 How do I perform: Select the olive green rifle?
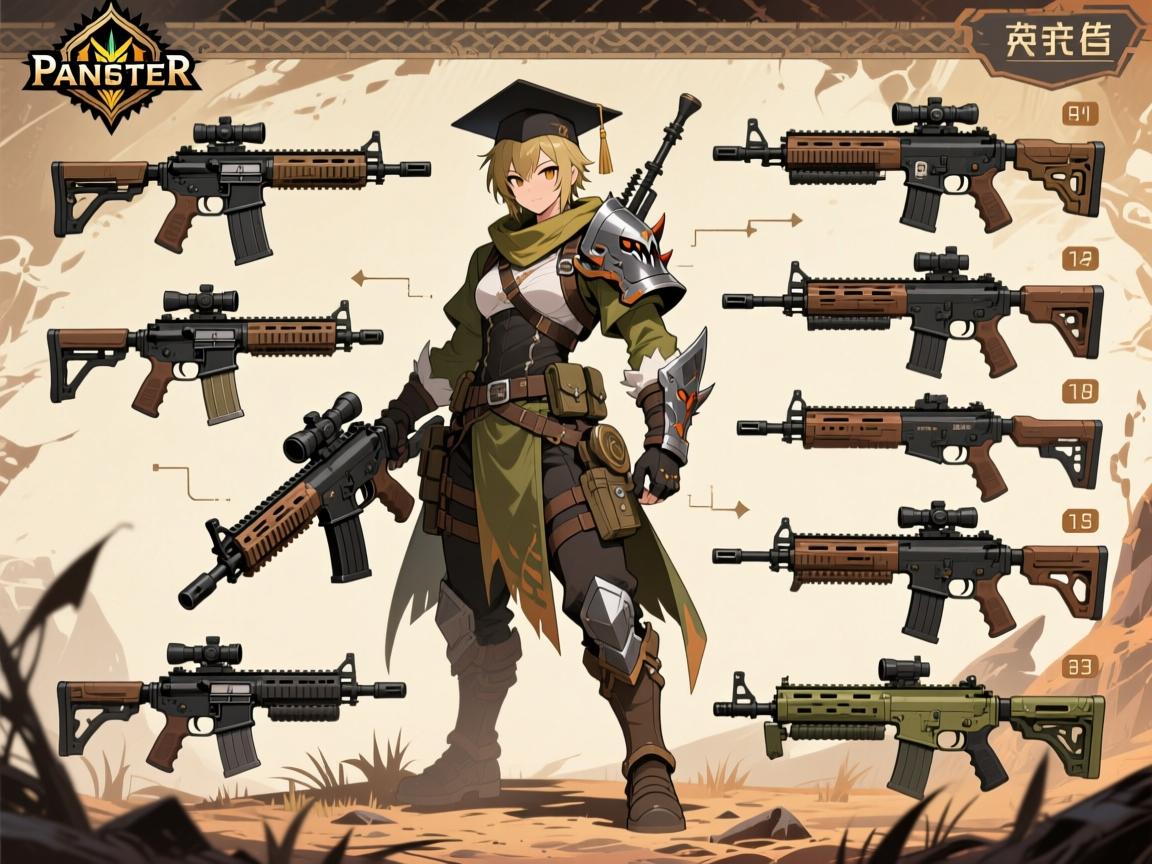910,718
